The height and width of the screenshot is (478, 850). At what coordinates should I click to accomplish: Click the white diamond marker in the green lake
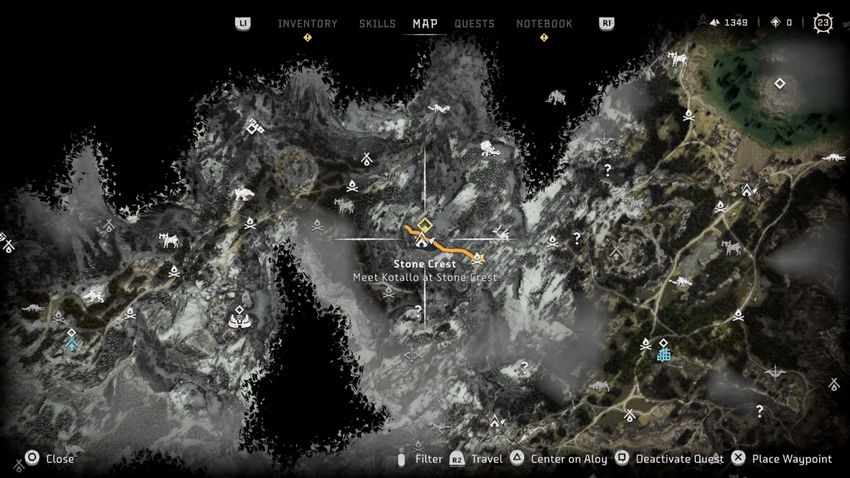[x=777, y=84]
